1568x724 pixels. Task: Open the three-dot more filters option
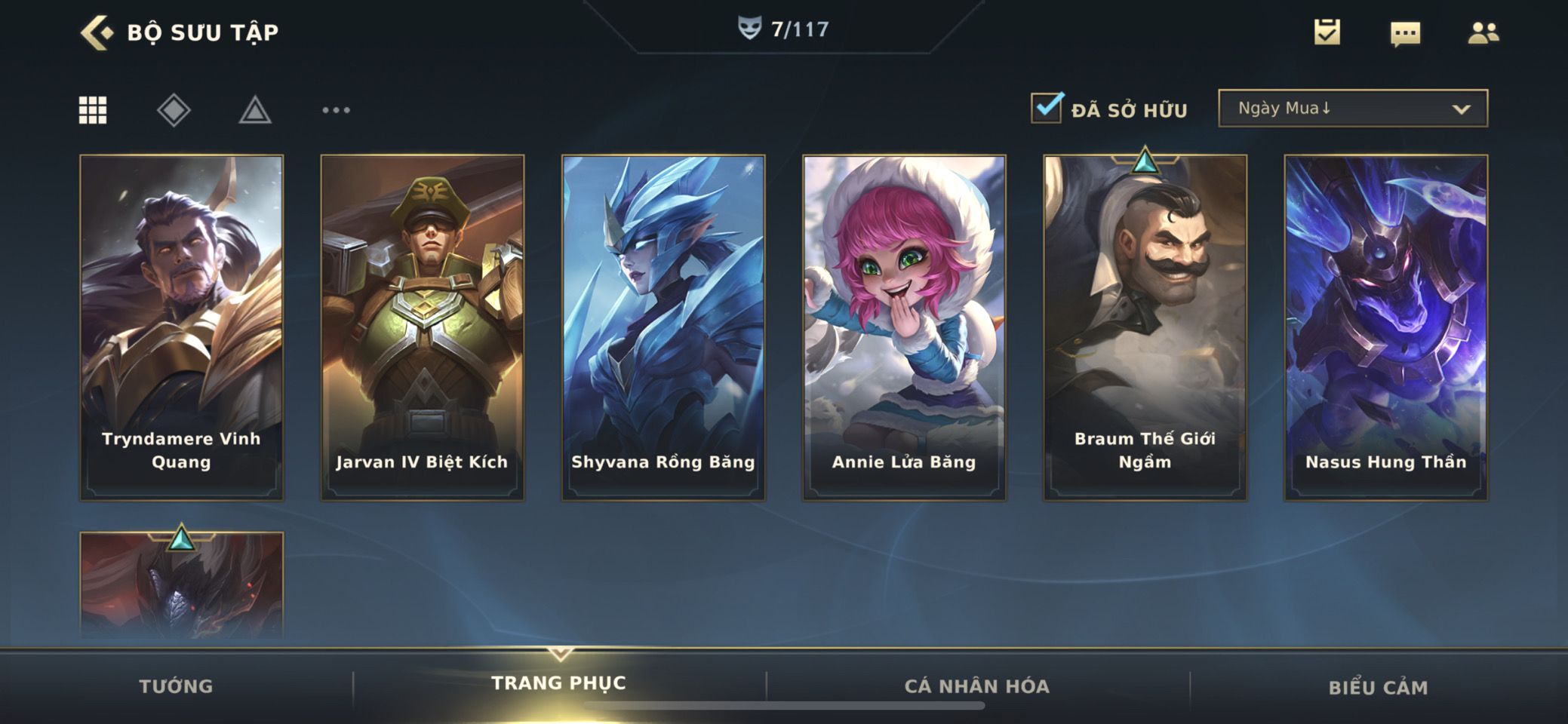[336, 110]
